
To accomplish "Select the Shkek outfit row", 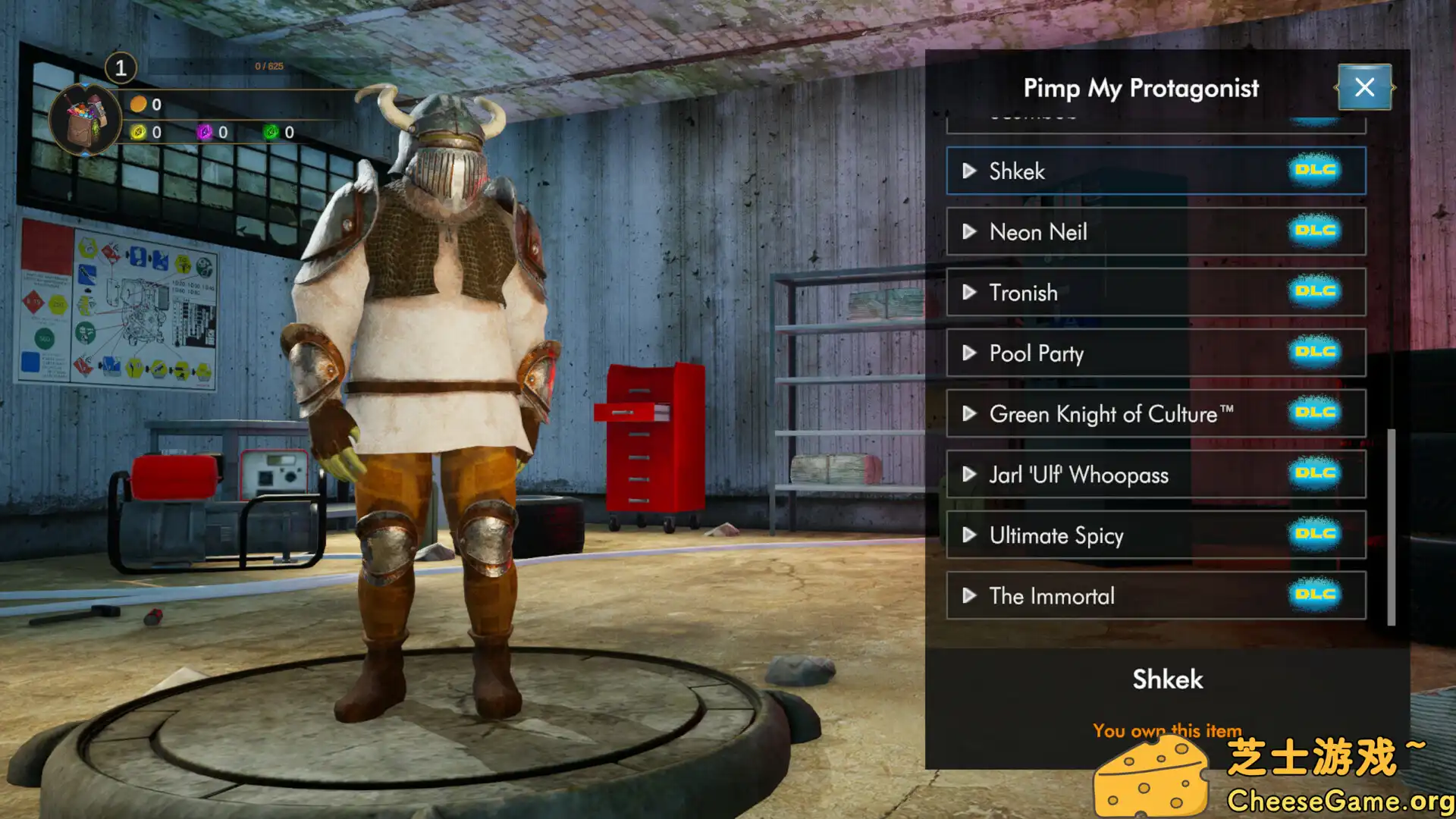I will pyautogui.click(x=1155, y=171).
